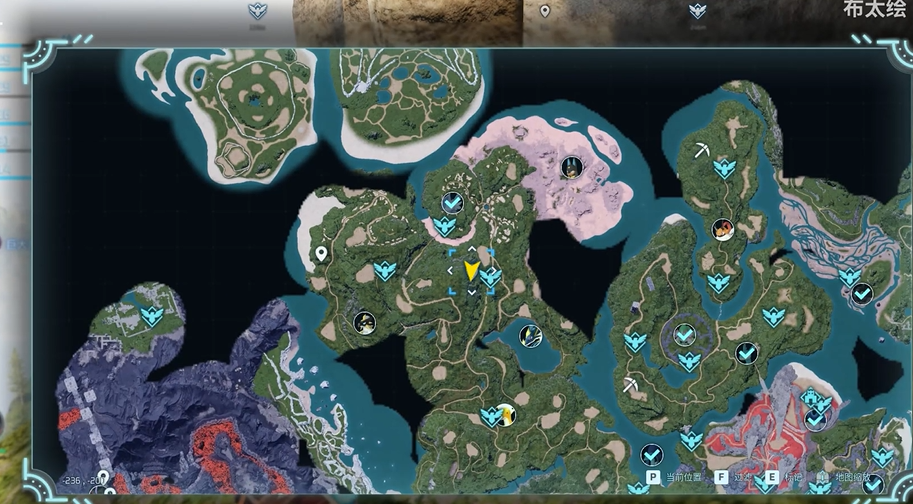Click the boss icon on the pink island
Screen dimensions: 913x504
click(569, 167)
